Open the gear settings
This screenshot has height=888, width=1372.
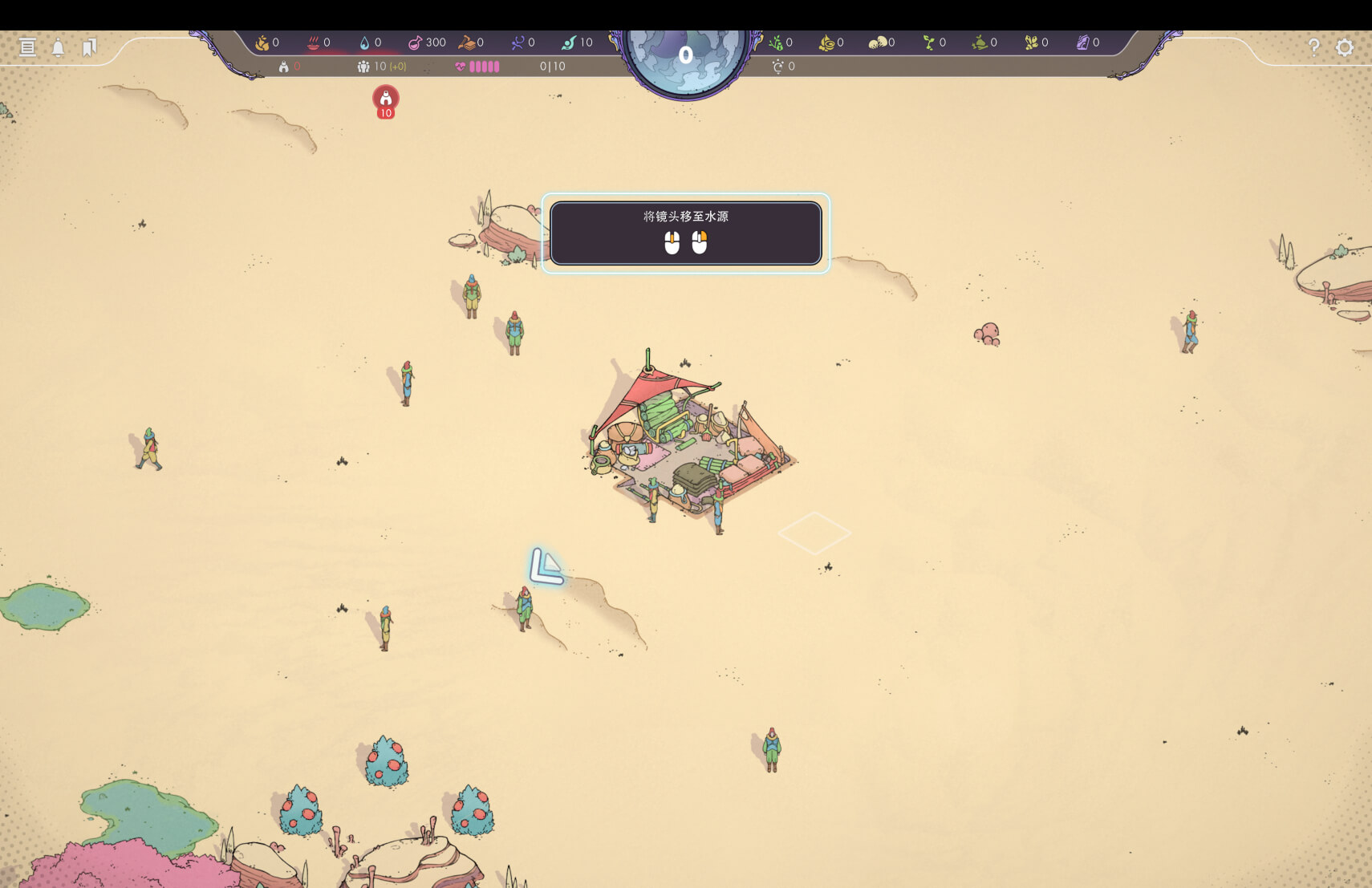1345,47
